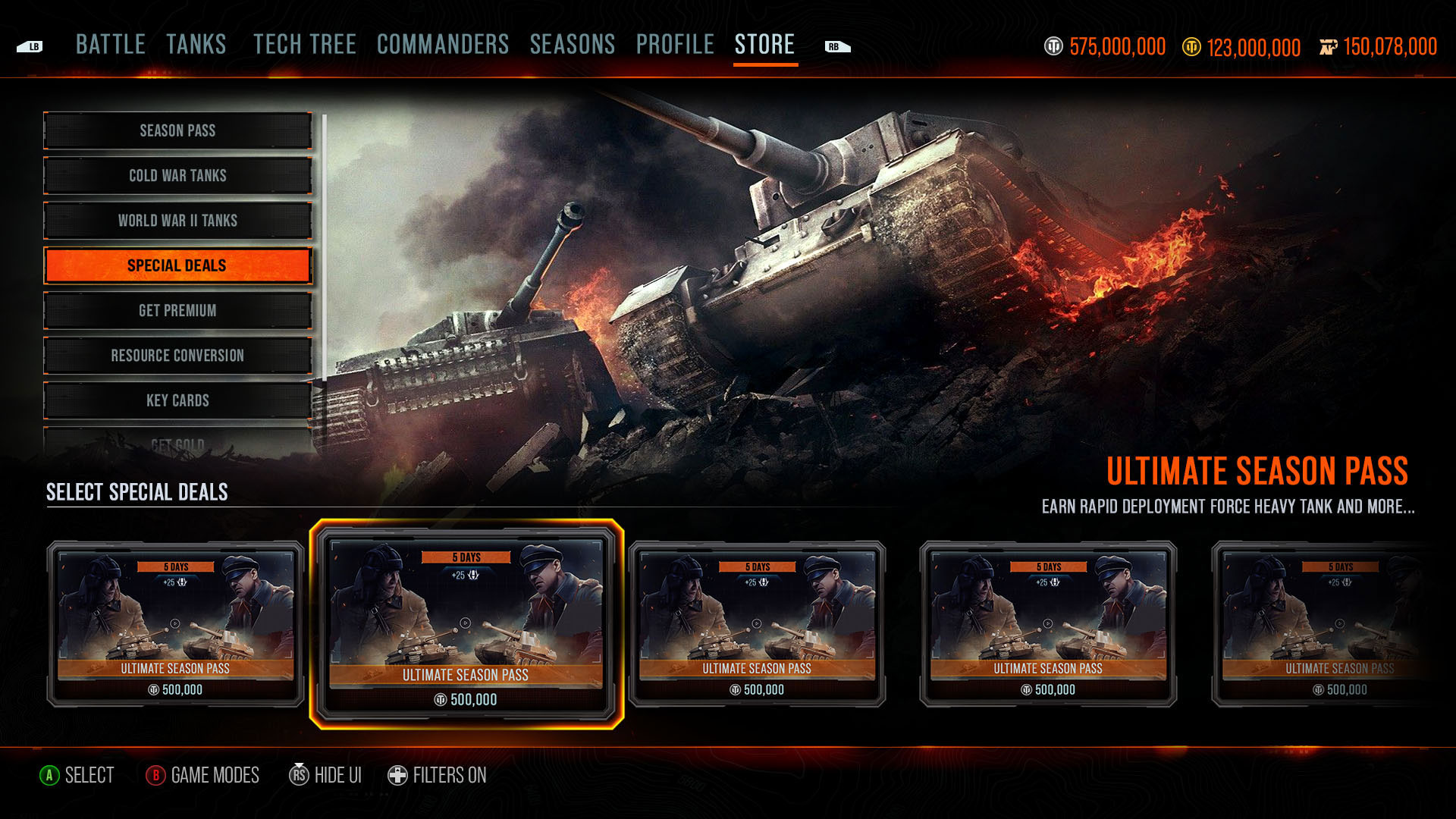Open the Season Pass category
1456x819 pixels.
pos(177,130)
